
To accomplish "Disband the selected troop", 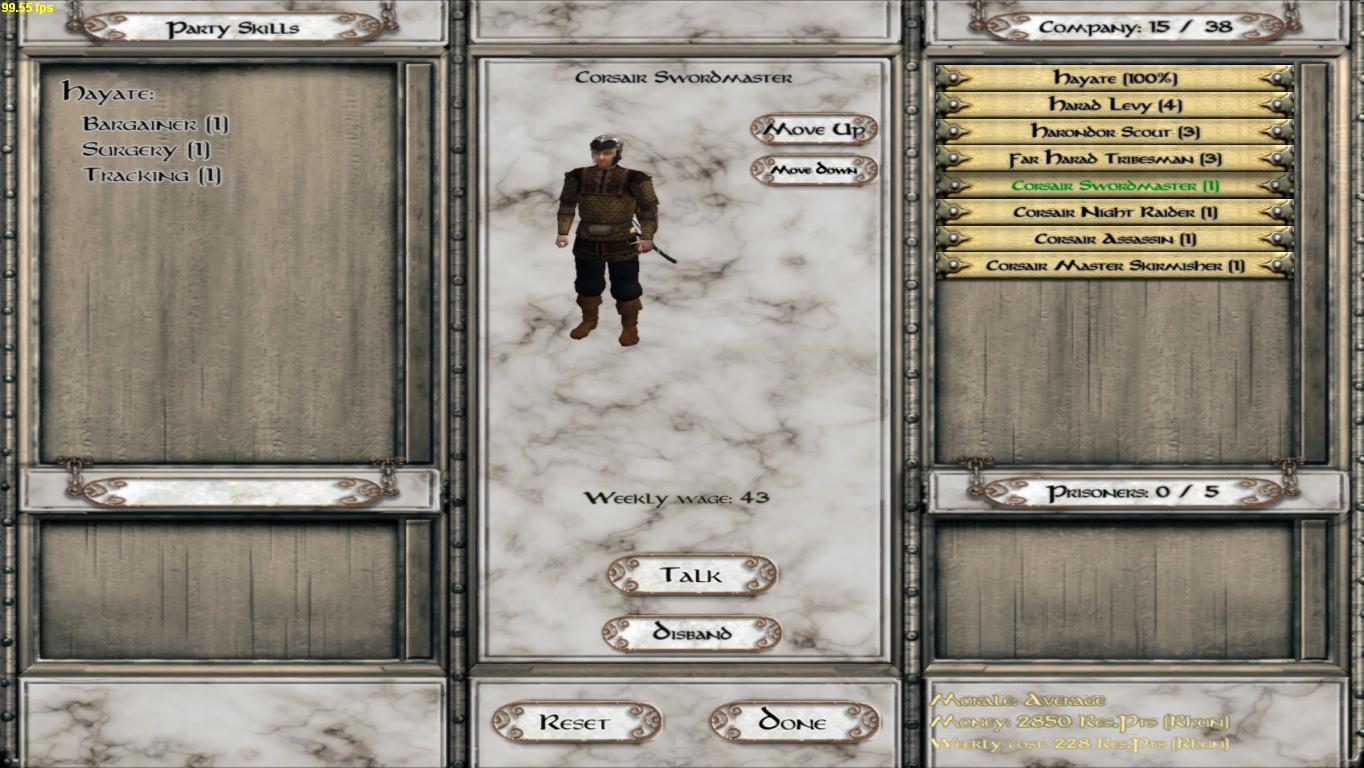I will click(x=692, y=633).
